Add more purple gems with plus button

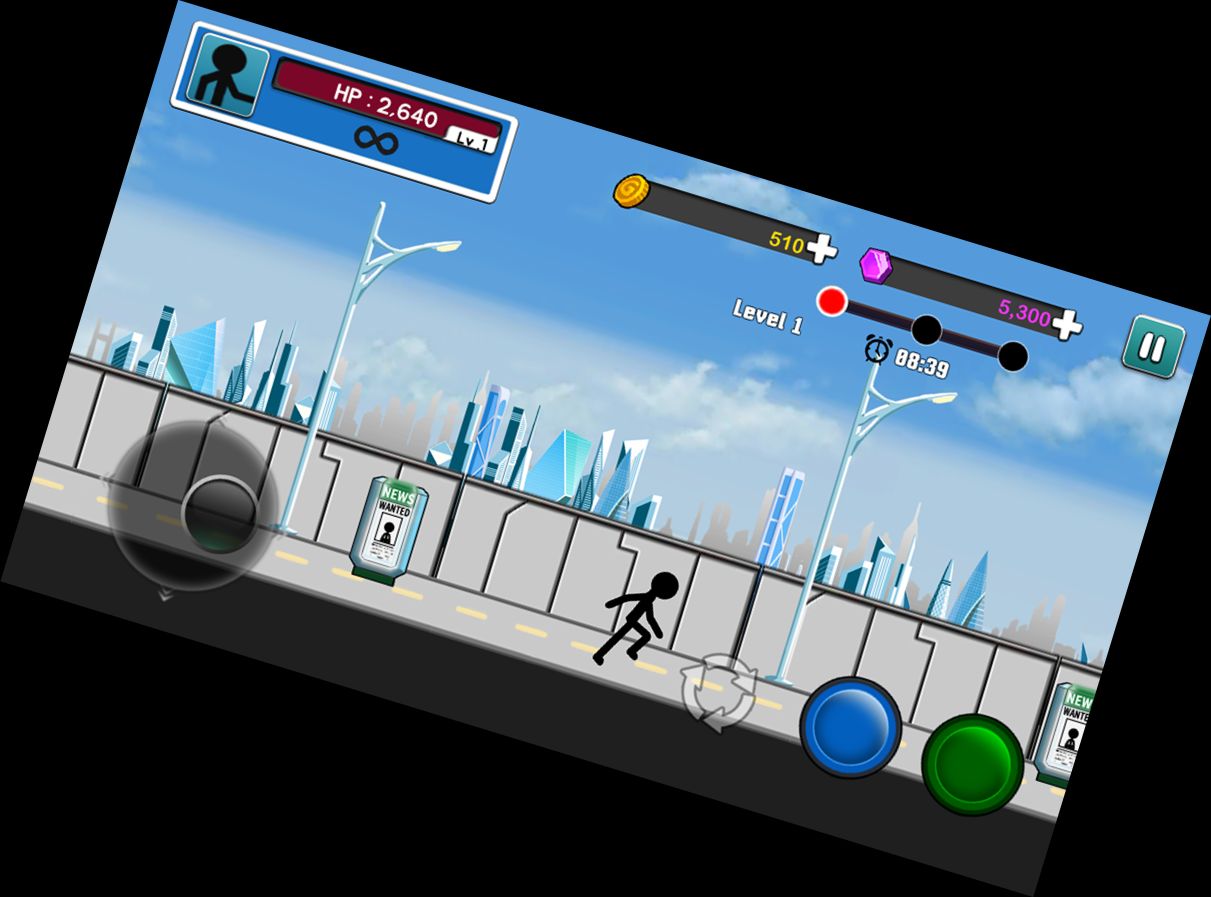[x=1066, y=323]
